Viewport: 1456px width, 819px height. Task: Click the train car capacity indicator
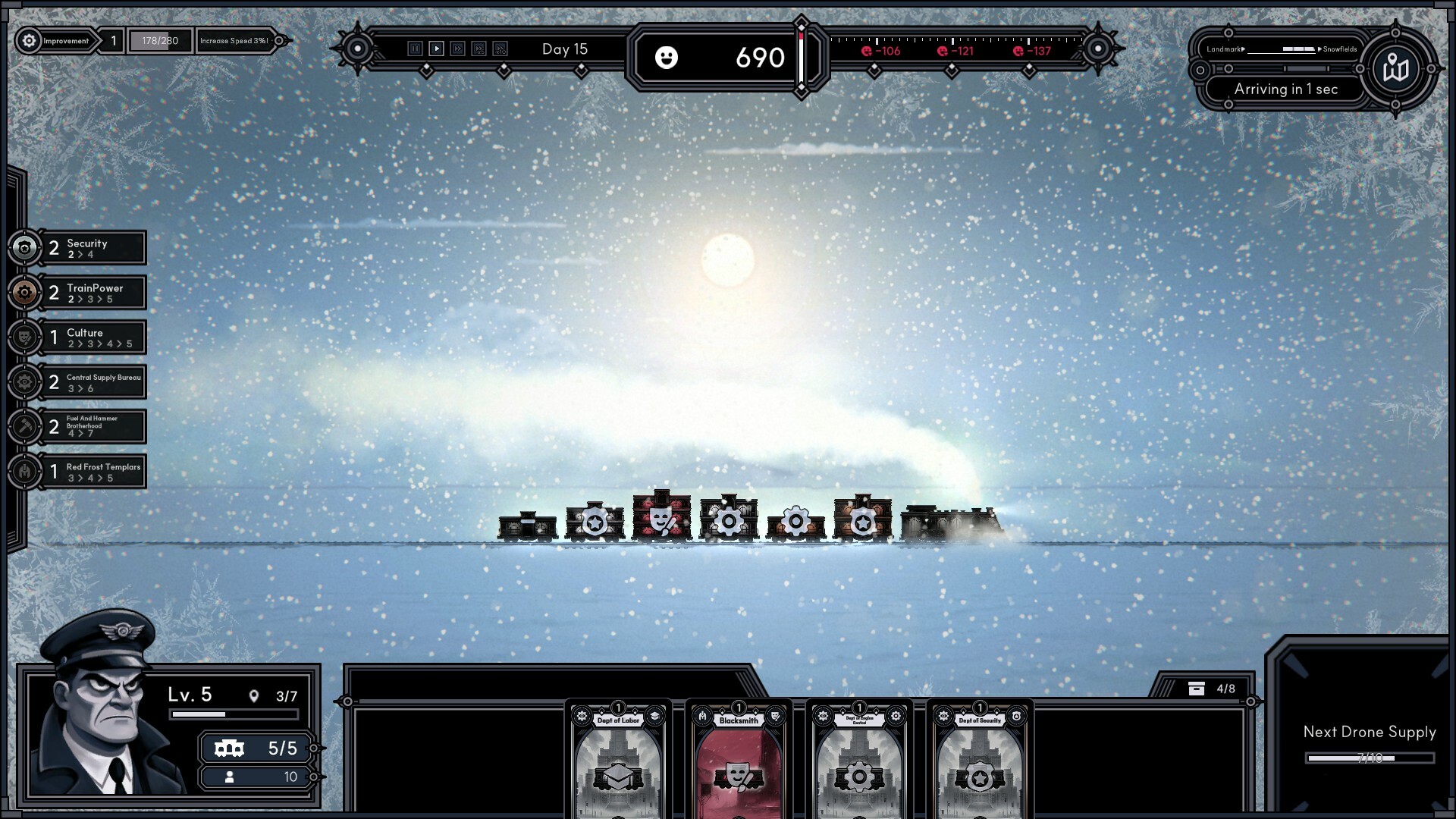click(x=256, y=748)
